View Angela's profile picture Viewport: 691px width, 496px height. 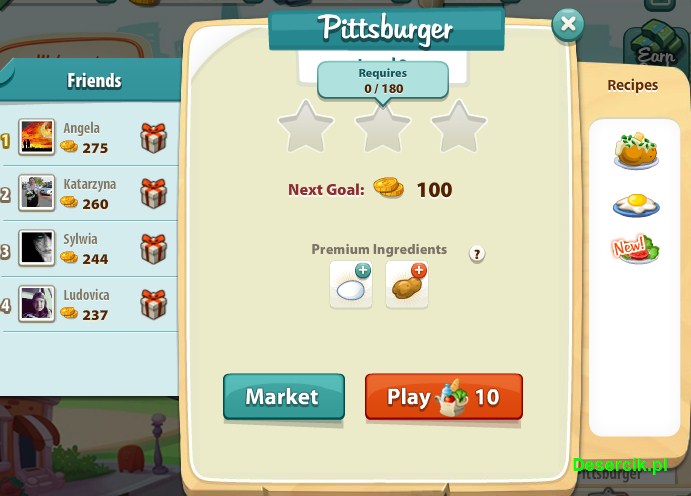37,138
